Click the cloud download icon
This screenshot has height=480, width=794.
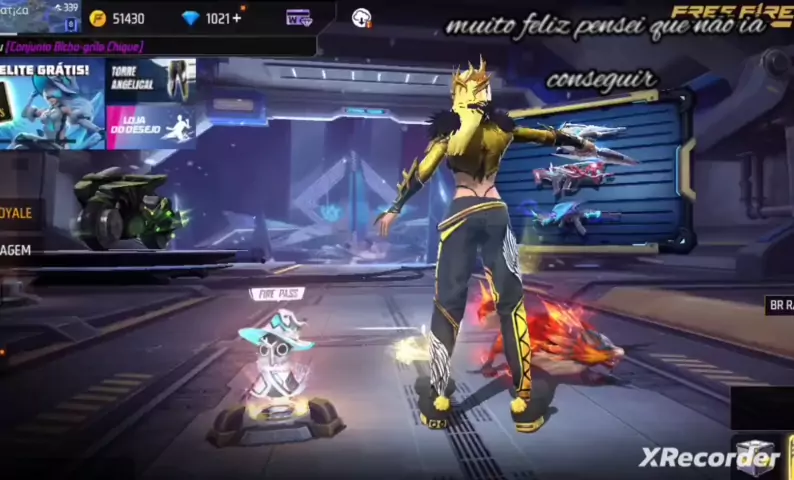click(362, 18)
